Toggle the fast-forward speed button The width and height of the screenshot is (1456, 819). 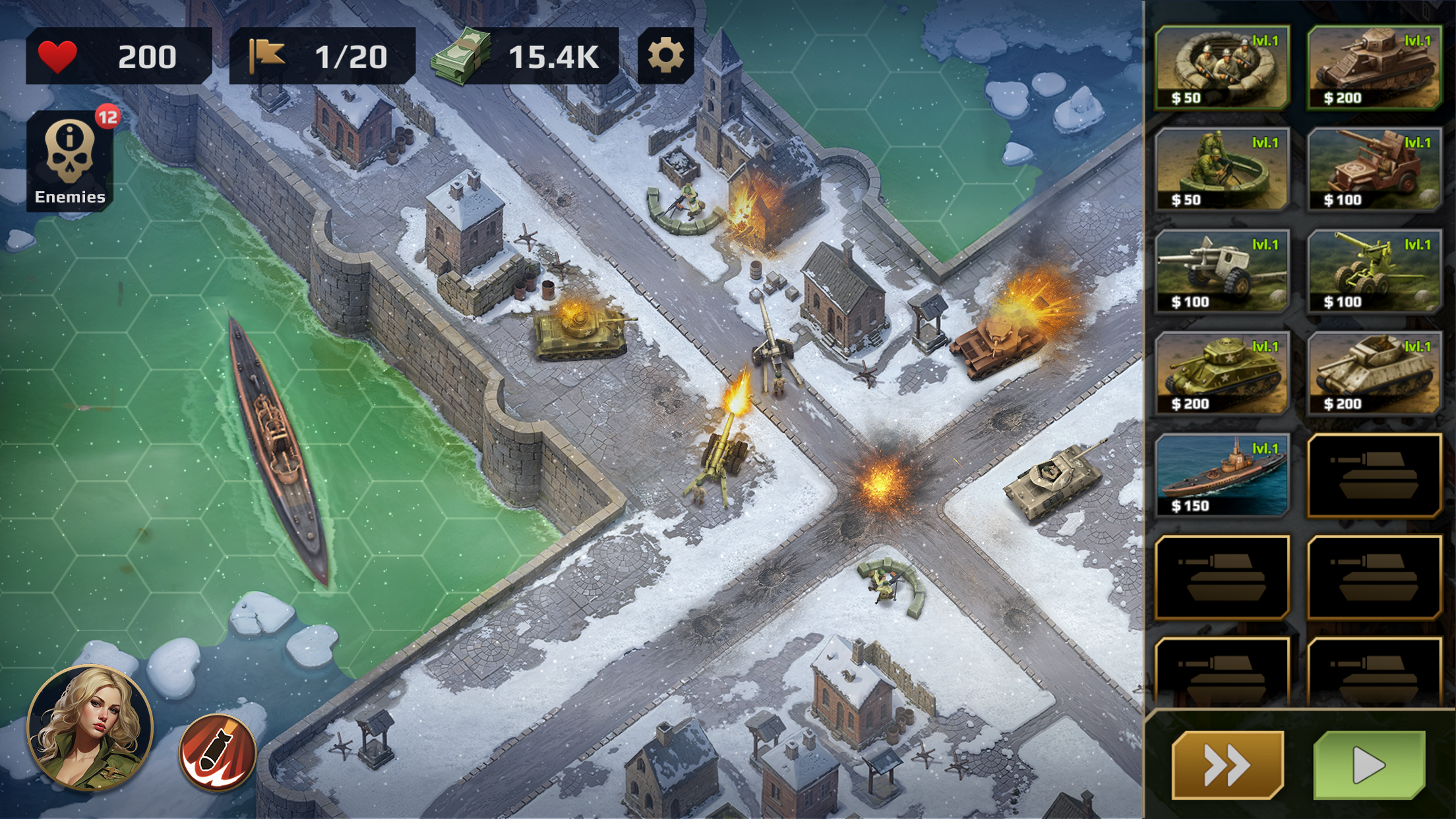(1227, 765)
